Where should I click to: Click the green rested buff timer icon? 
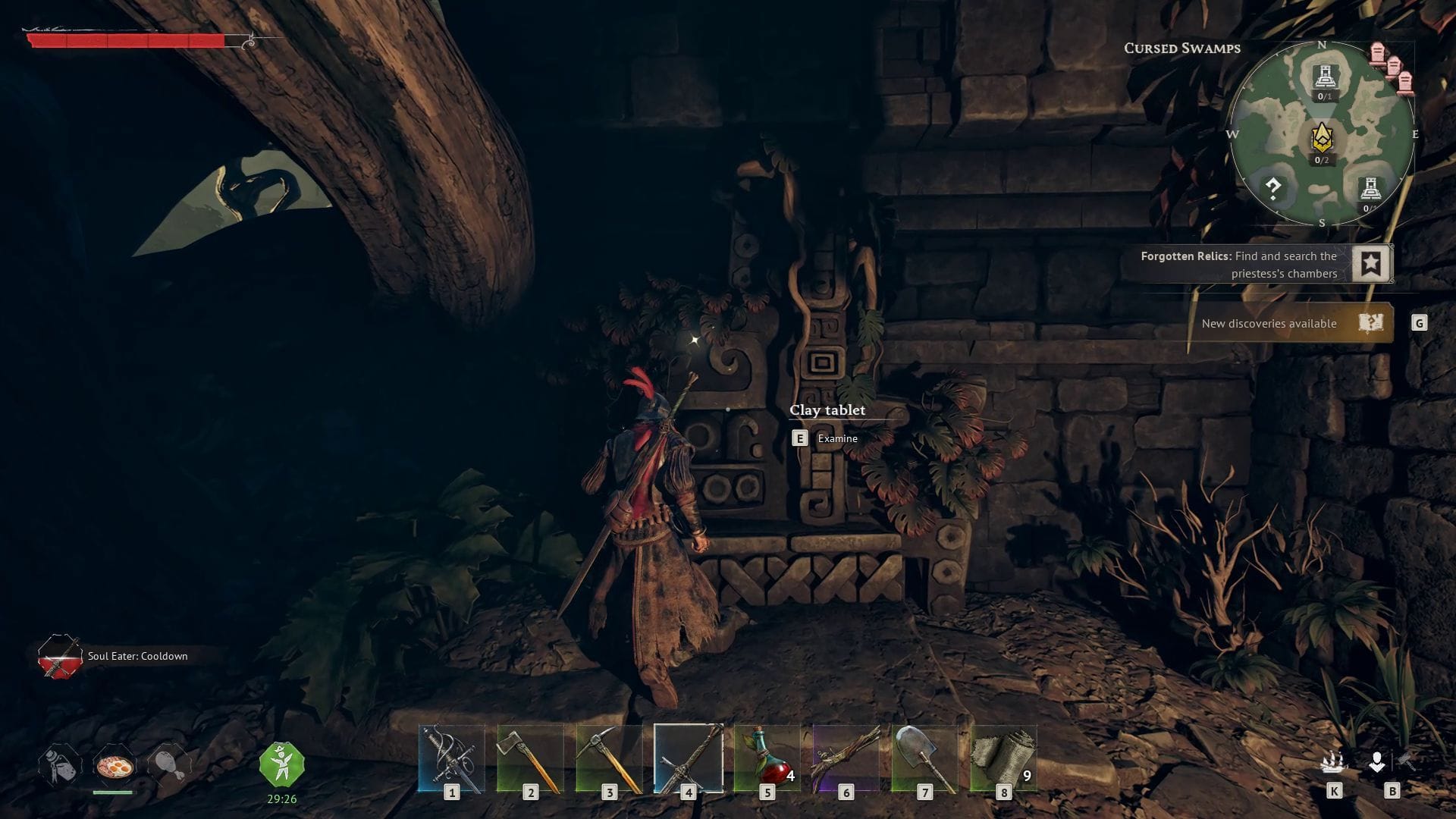click(281, 764)
